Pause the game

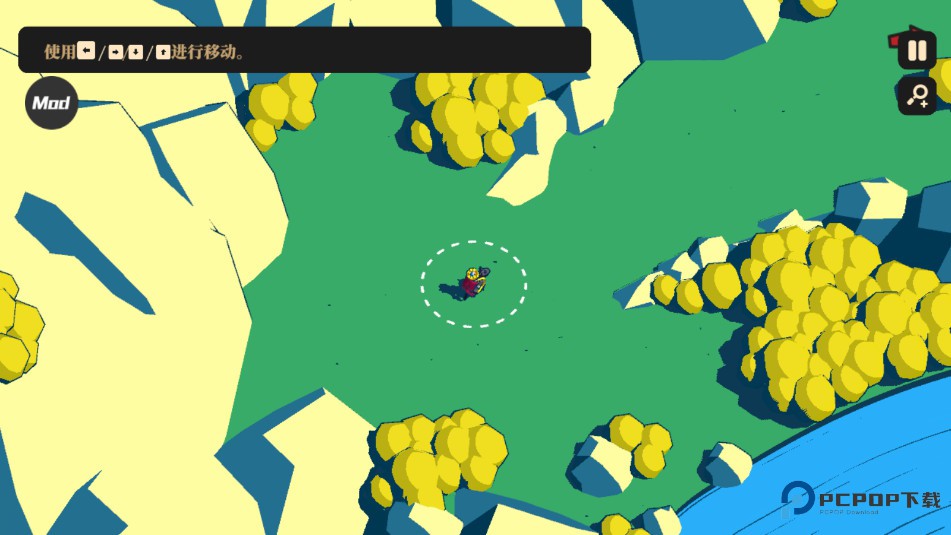coord(917,50)
